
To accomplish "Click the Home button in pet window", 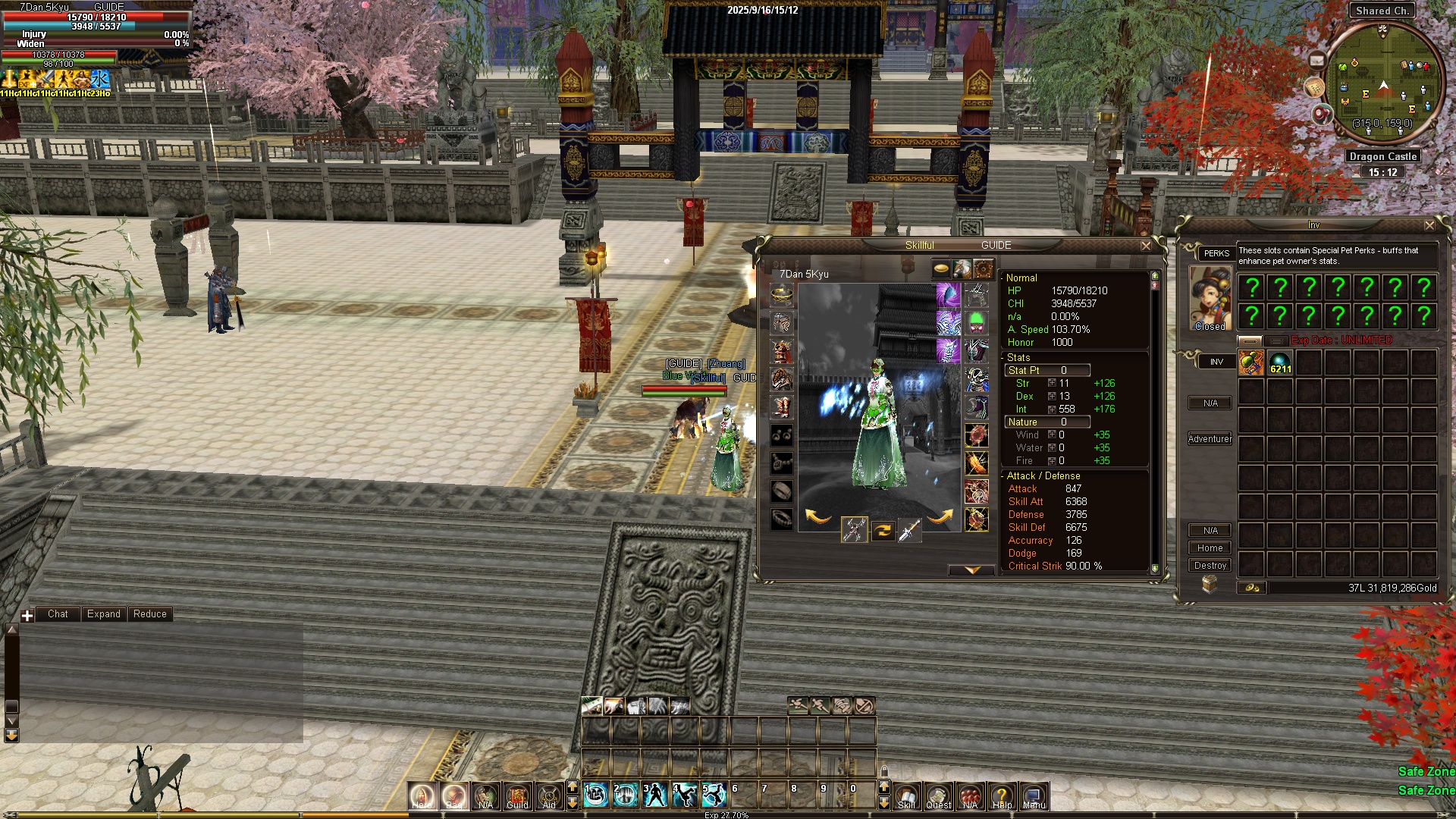I will coord(1210,548).
